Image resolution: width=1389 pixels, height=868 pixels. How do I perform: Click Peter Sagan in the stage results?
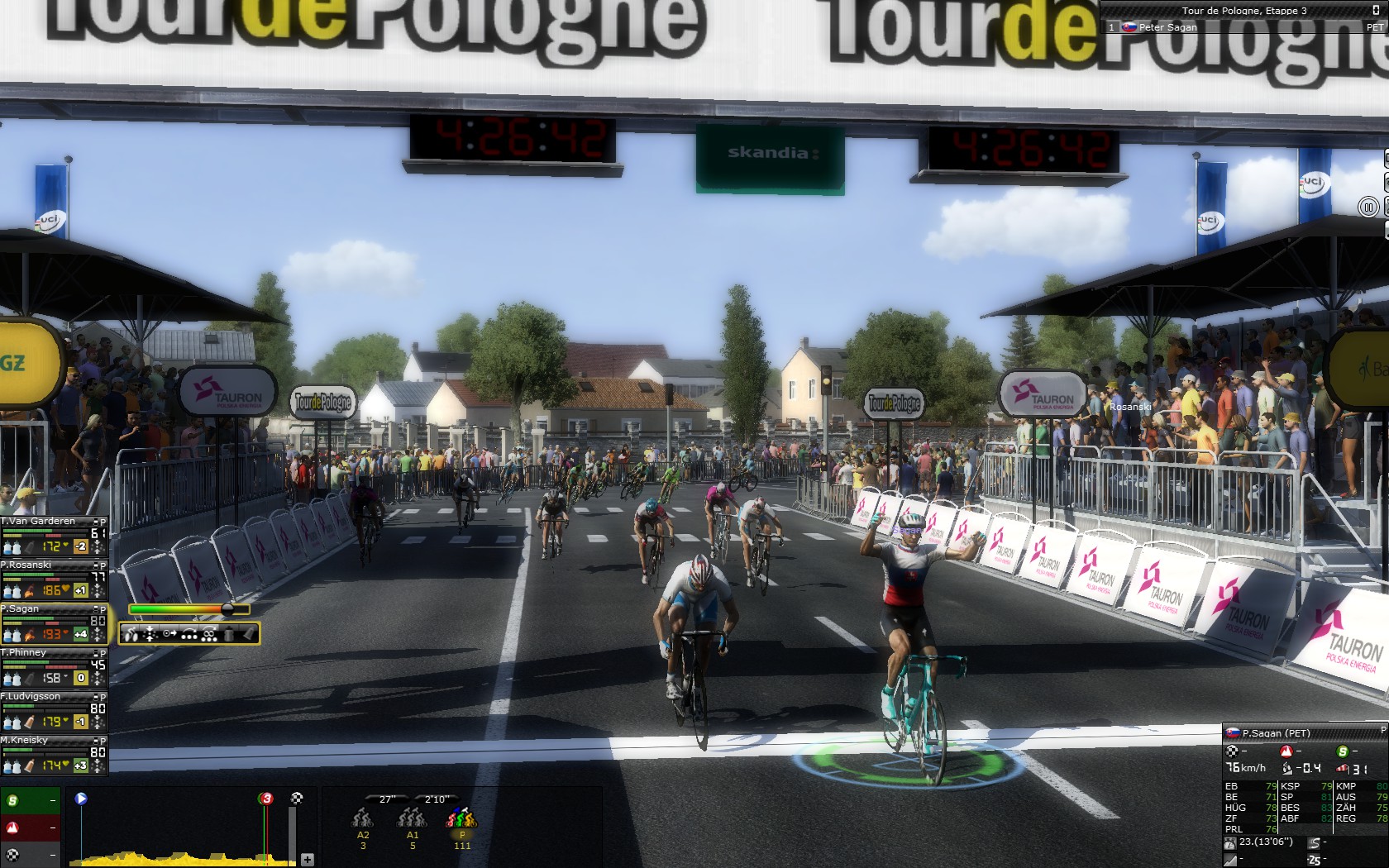click(1167, 27)
